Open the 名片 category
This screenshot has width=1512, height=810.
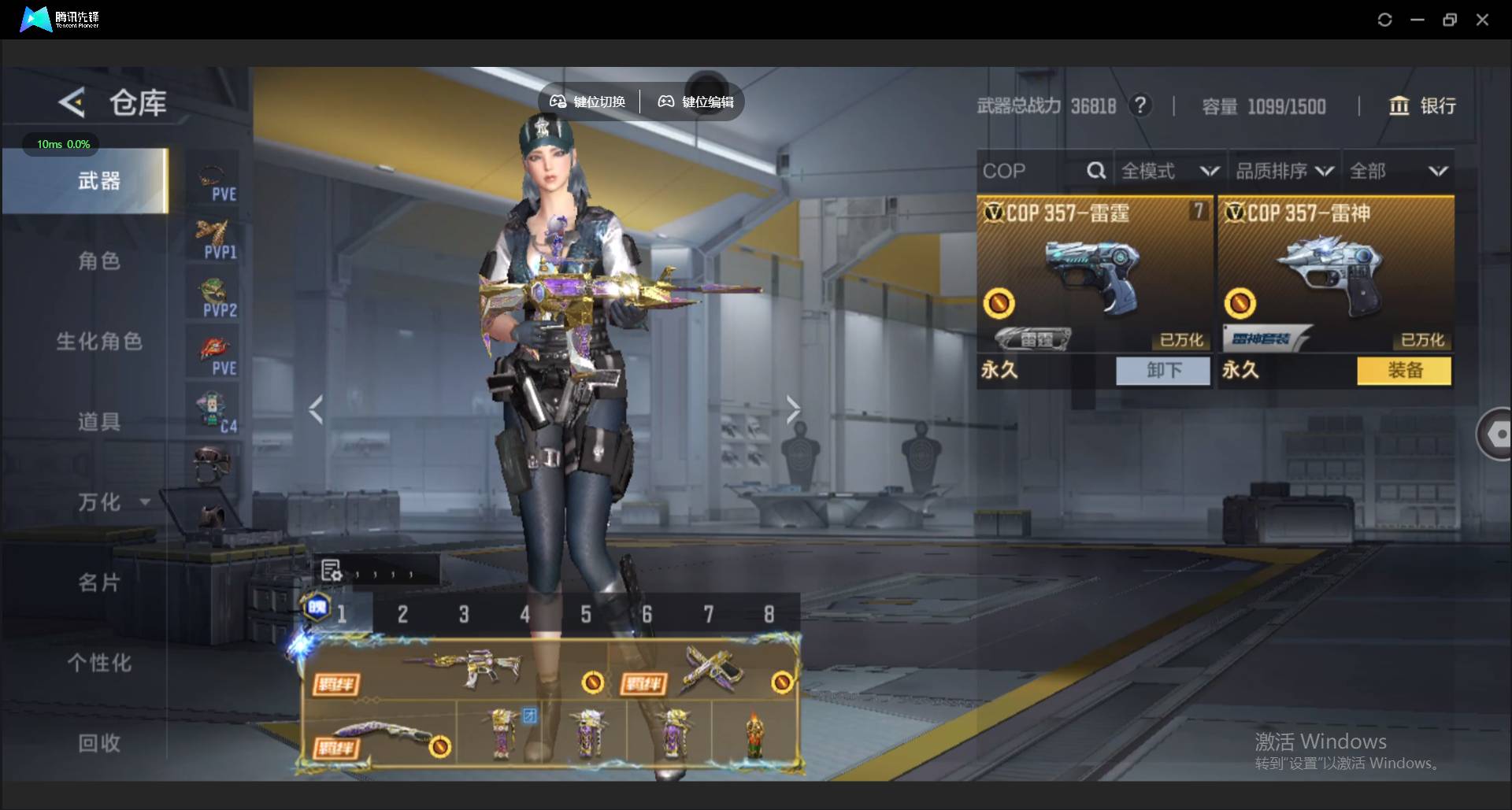click(99, 583)
